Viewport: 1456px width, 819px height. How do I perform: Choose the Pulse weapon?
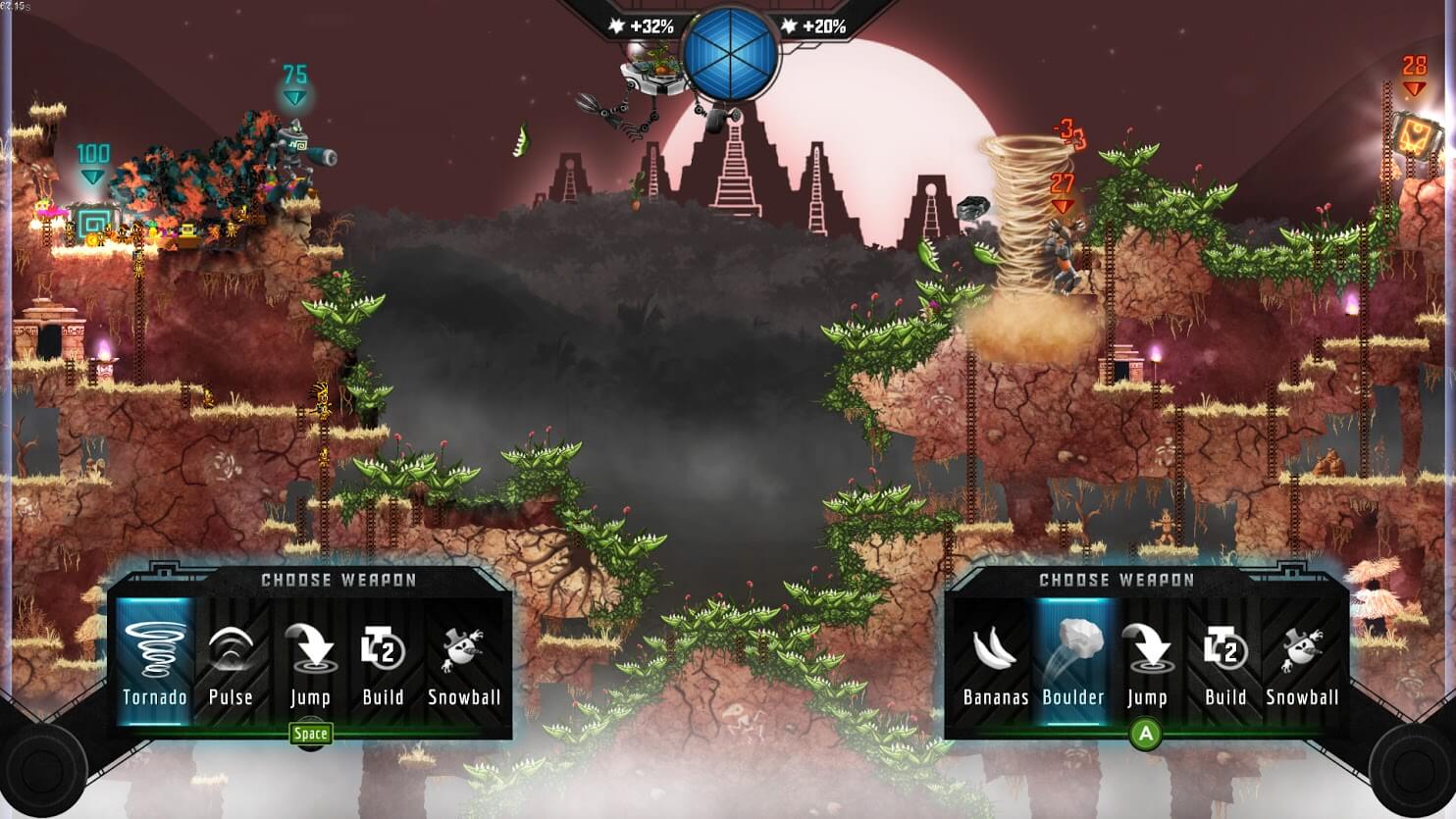coord(231,662)
